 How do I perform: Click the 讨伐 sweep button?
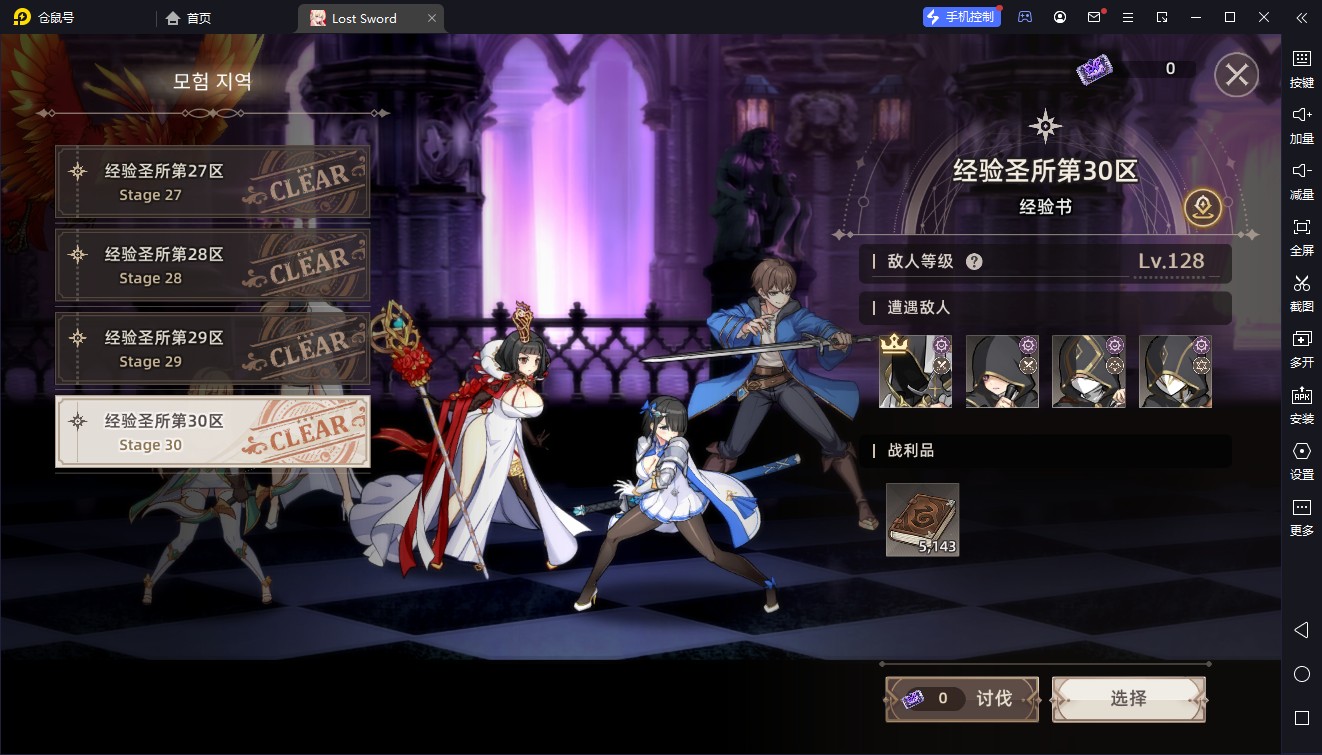point(962,699)
